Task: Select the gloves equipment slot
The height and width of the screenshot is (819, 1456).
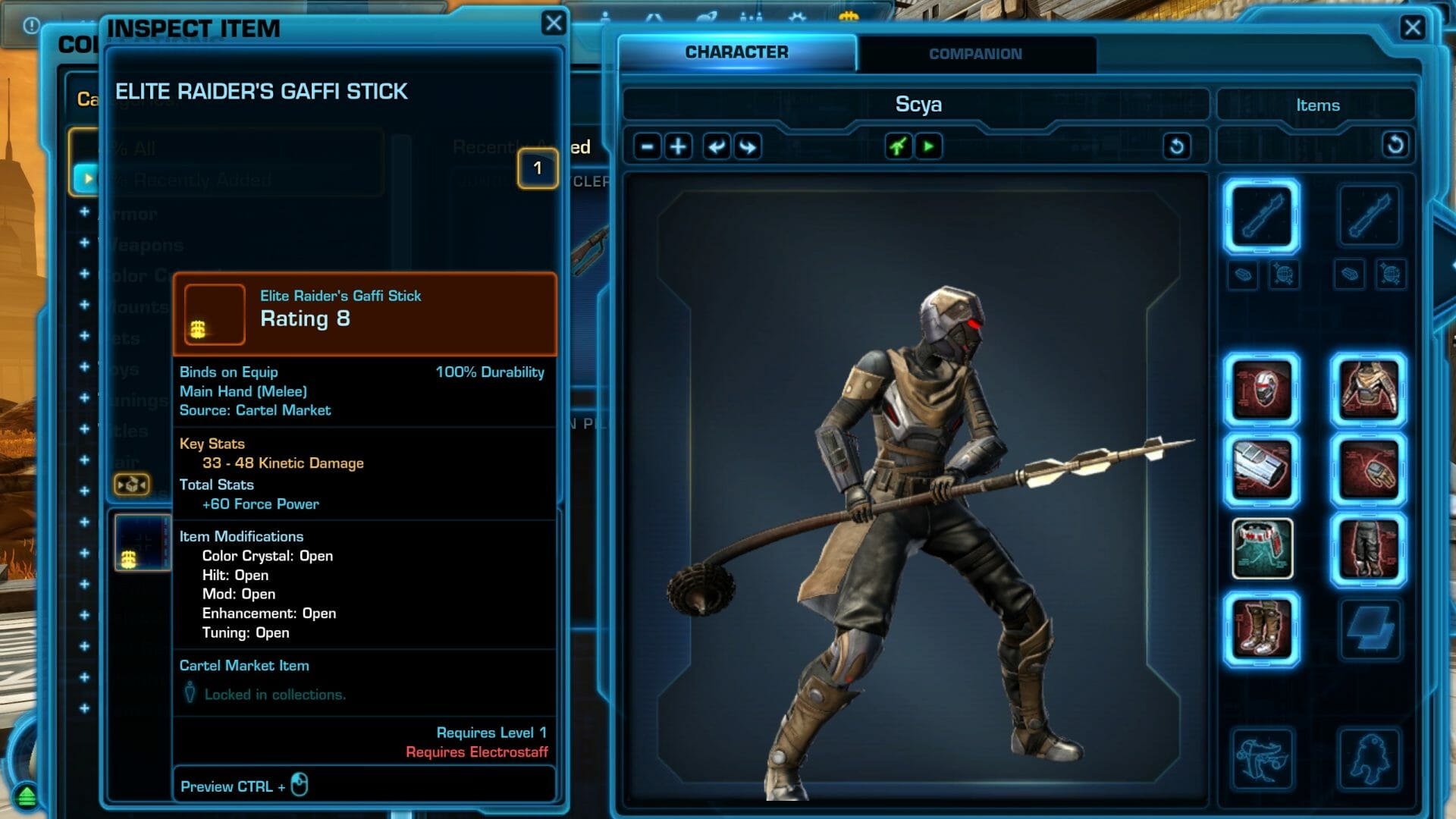Action: 1368,470
